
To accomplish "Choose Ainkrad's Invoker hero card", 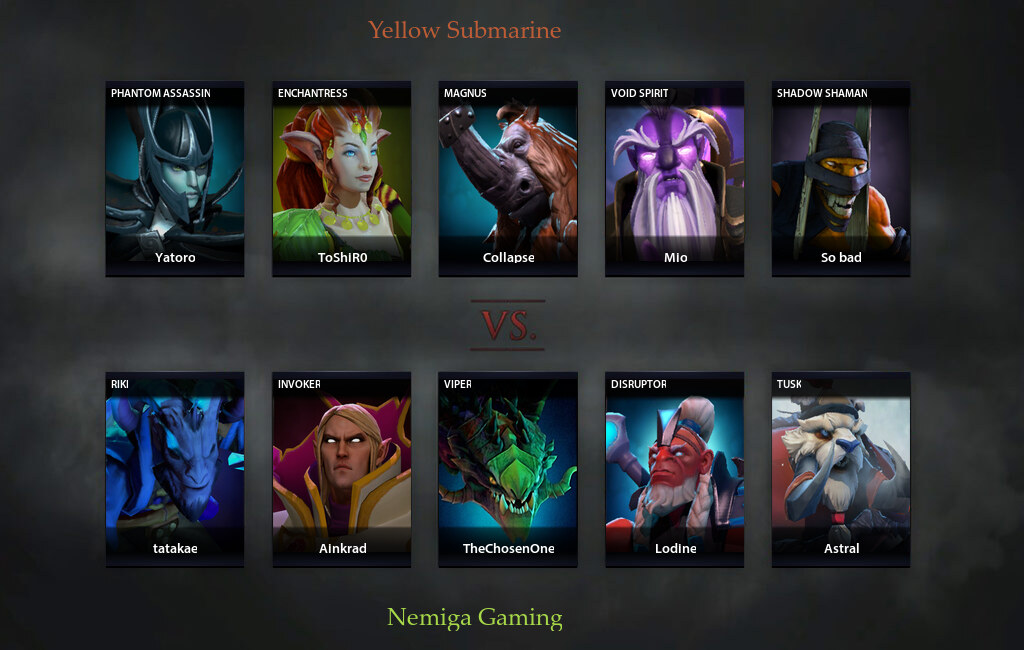I will [342, 469].
